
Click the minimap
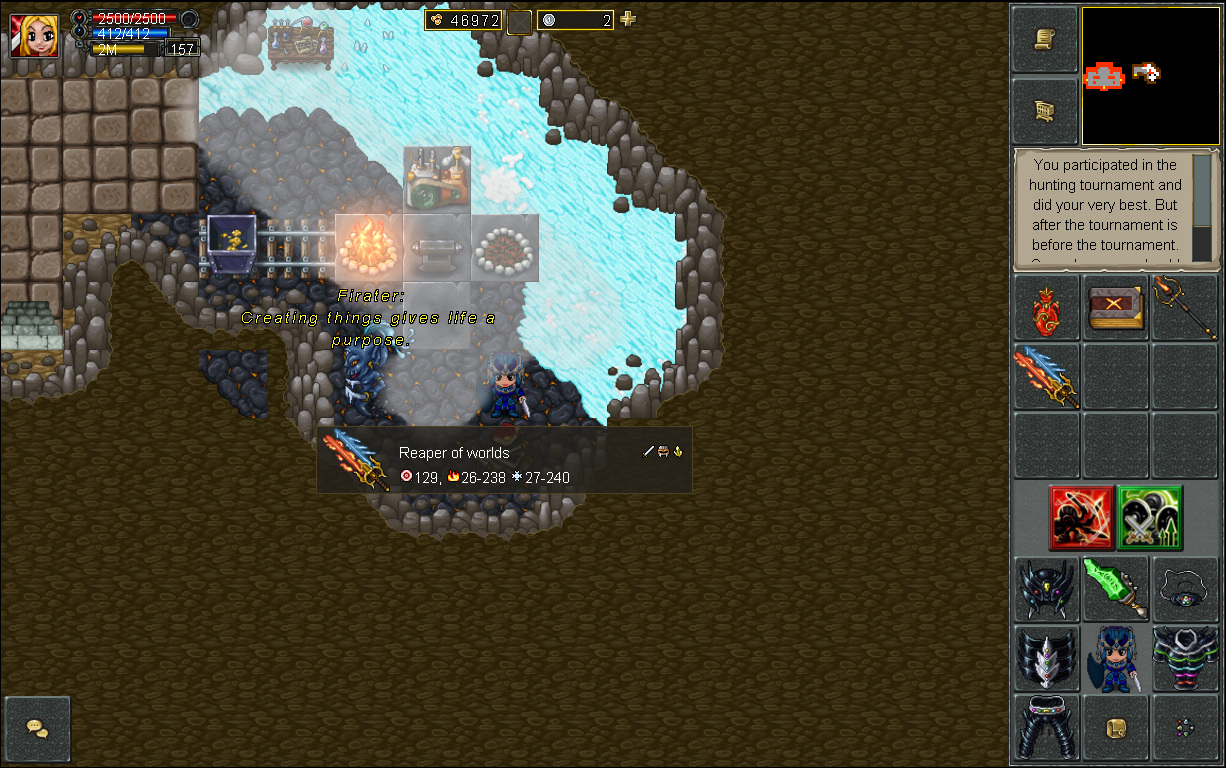click(1150, 77)
